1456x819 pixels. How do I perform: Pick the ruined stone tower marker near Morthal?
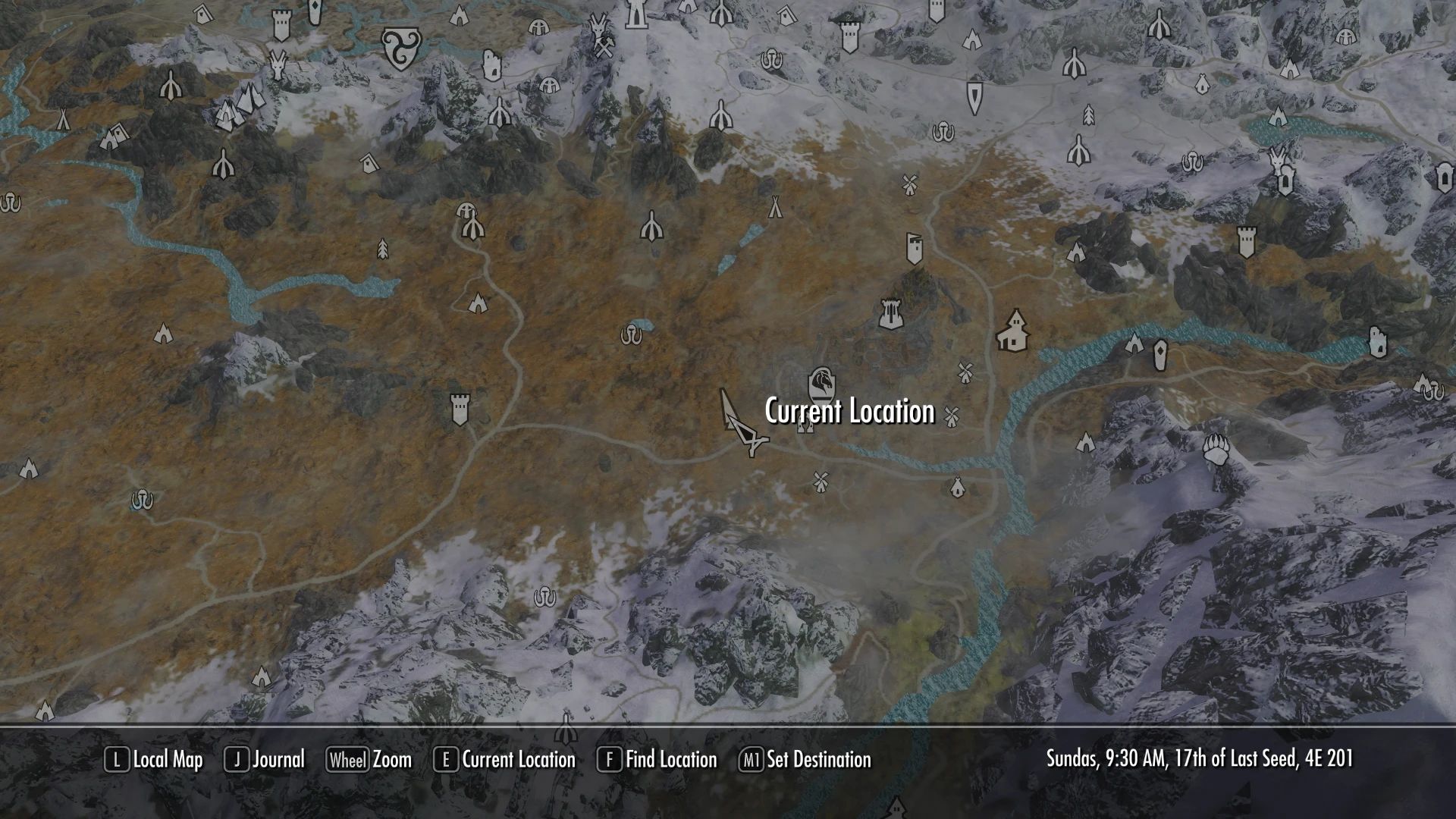[492, 64]
